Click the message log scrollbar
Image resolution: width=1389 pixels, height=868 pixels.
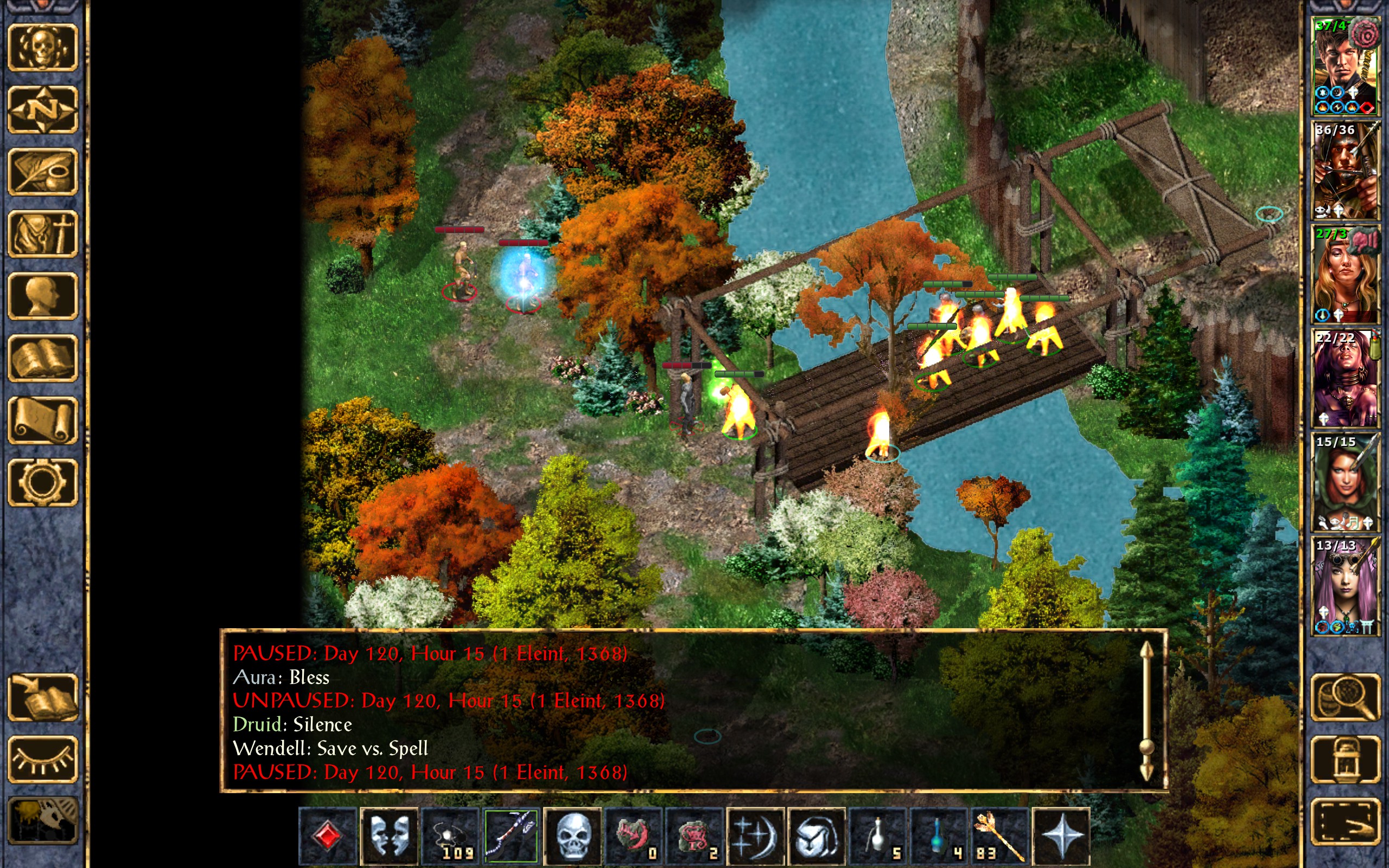(x=1146, y=712)
